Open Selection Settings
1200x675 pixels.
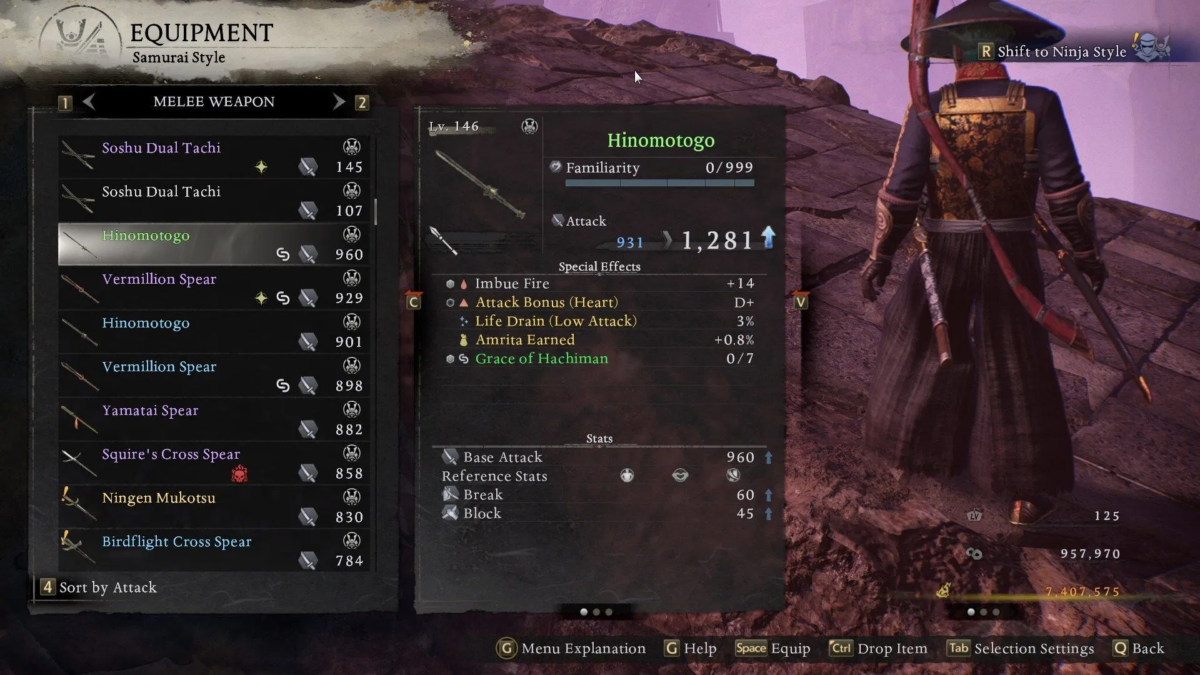tap(1021, 649)
